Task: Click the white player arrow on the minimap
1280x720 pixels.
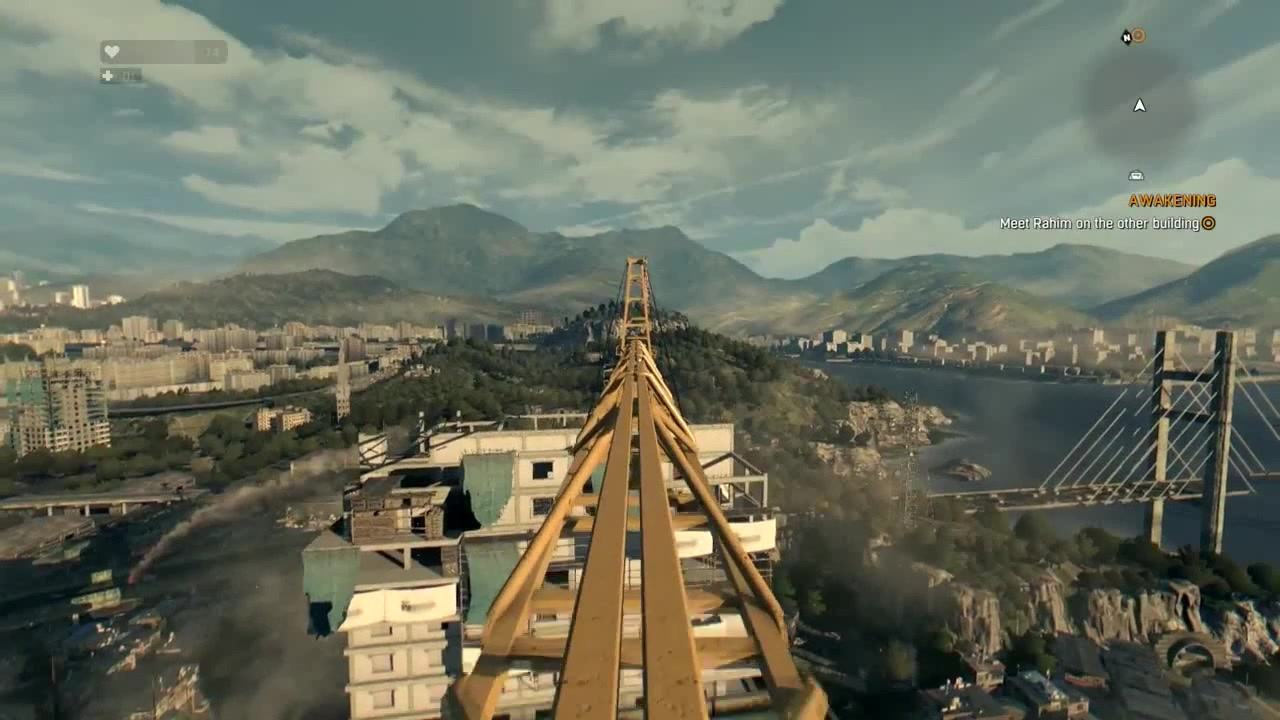Action: (1139, 105)
